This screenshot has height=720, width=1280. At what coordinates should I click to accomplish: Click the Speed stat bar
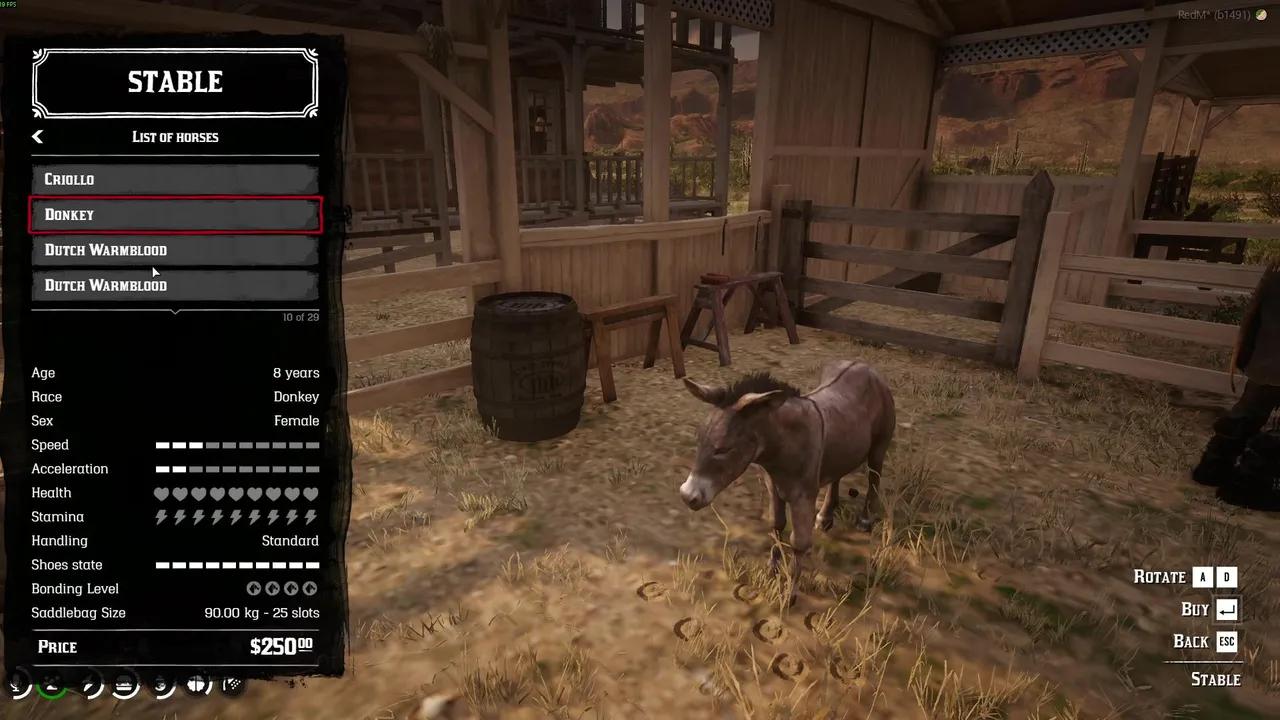pos(237,444)
